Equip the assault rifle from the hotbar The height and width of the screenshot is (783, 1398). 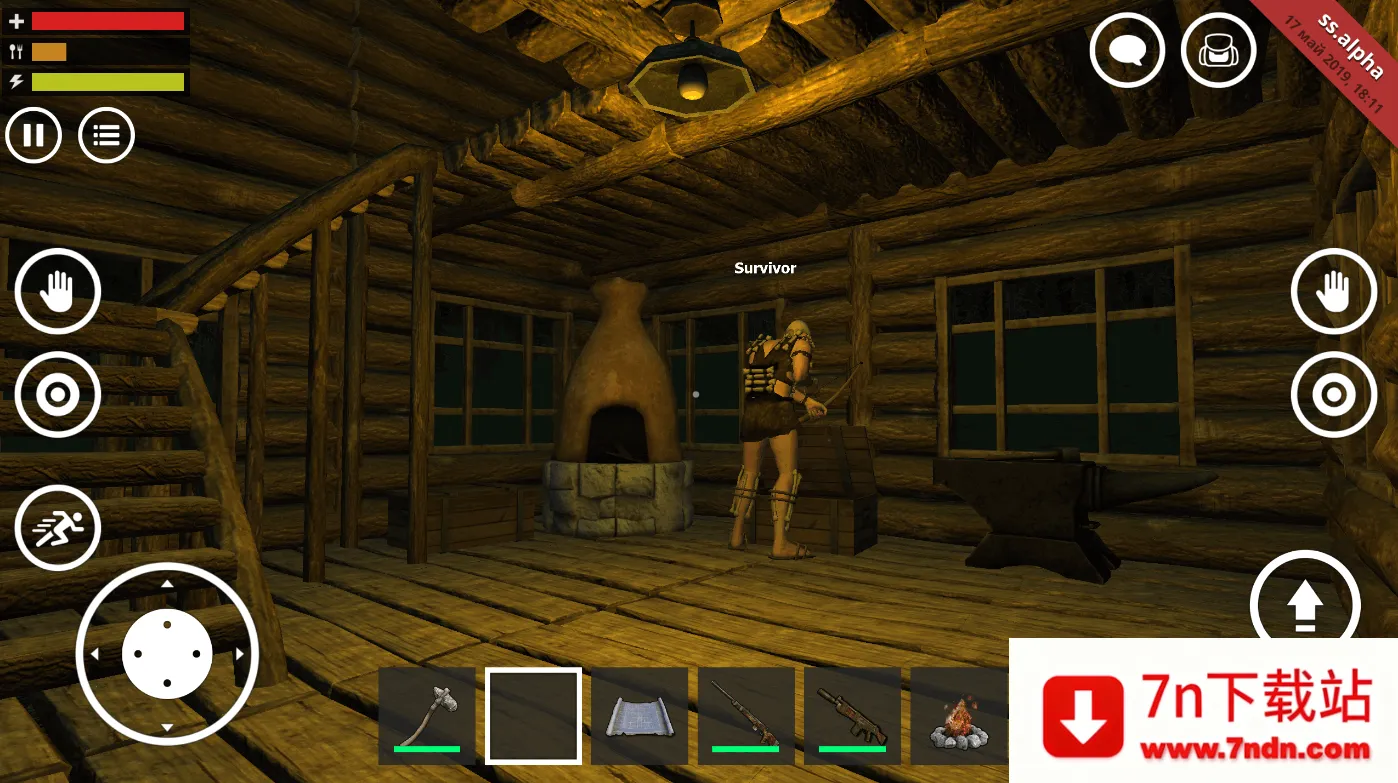pos(852,715)
